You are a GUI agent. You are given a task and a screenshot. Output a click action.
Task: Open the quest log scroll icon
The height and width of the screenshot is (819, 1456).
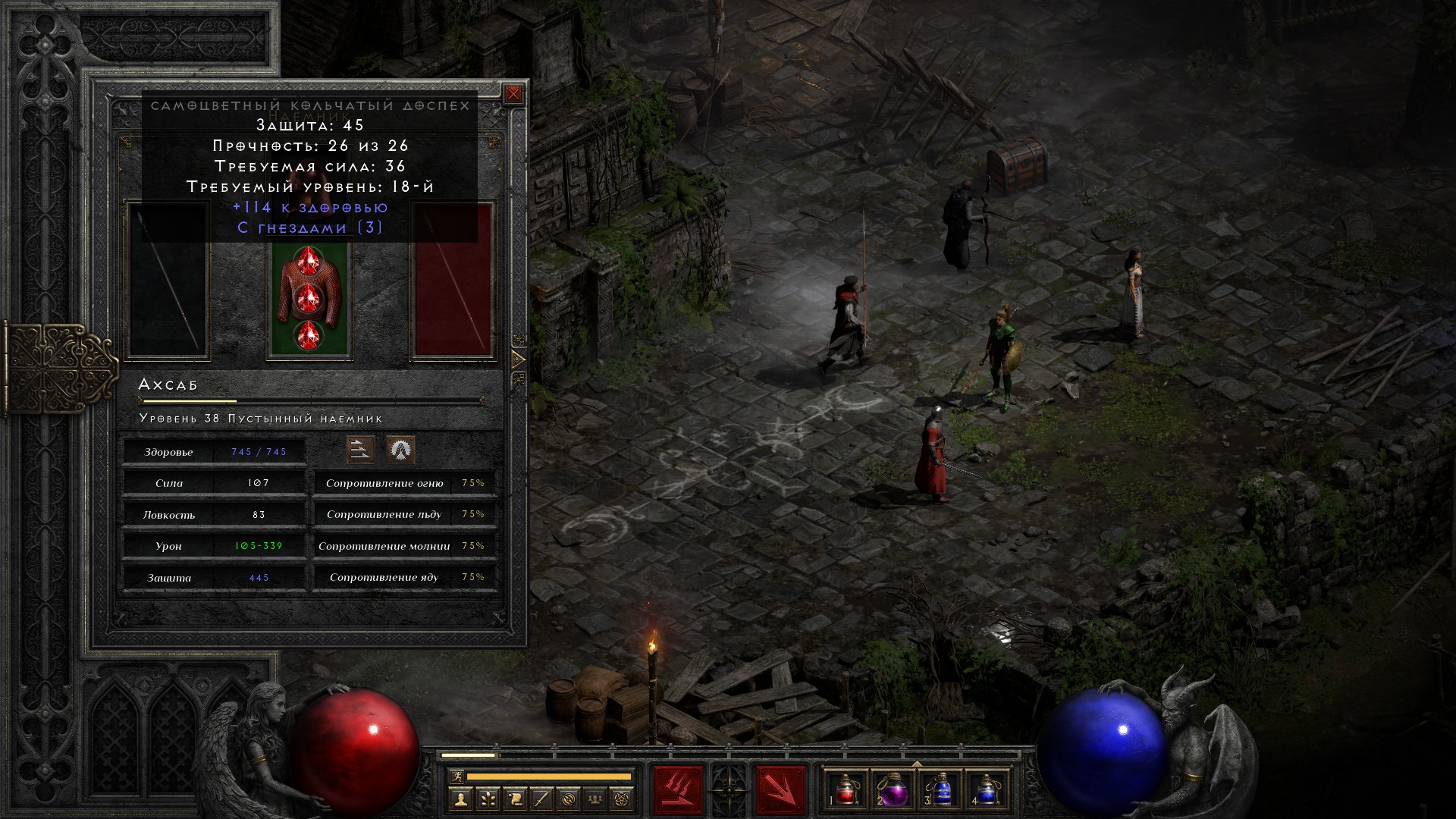tap(515, 799)
